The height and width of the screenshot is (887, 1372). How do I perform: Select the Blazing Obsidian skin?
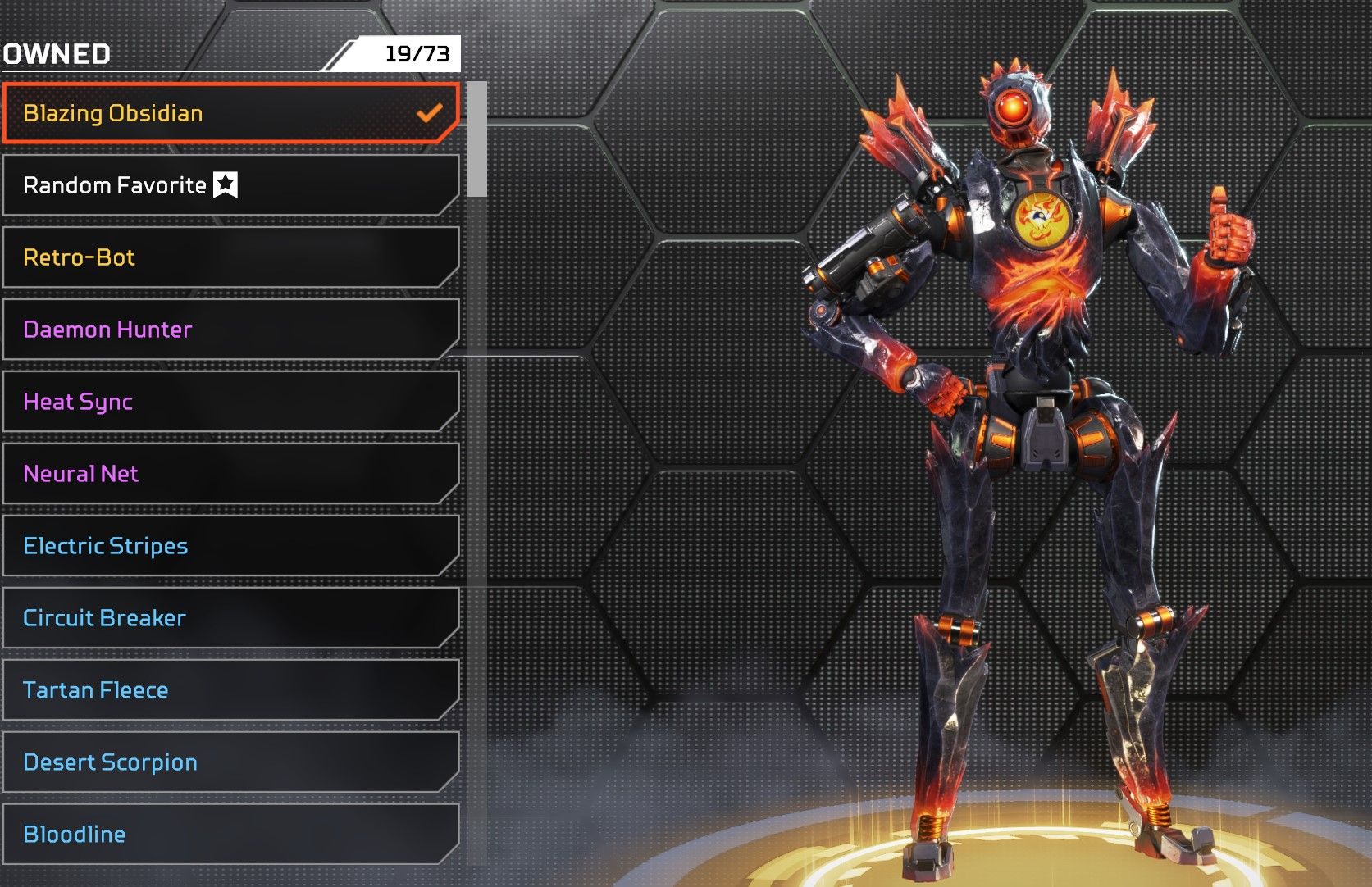click(x=230, y=113)
